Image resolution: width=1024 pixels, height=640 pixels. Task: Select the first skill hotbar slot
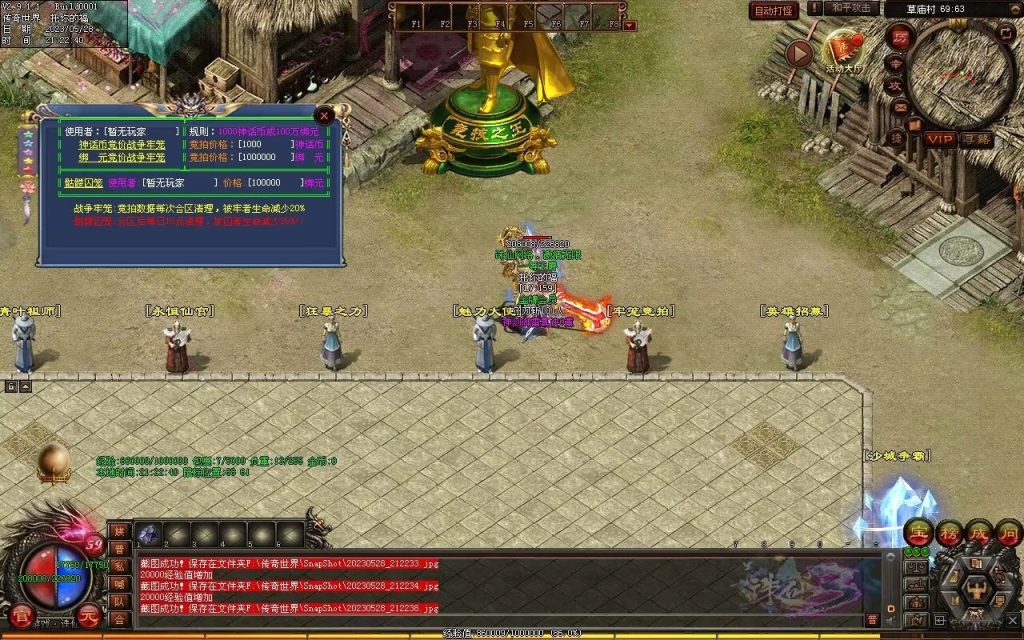149,535
